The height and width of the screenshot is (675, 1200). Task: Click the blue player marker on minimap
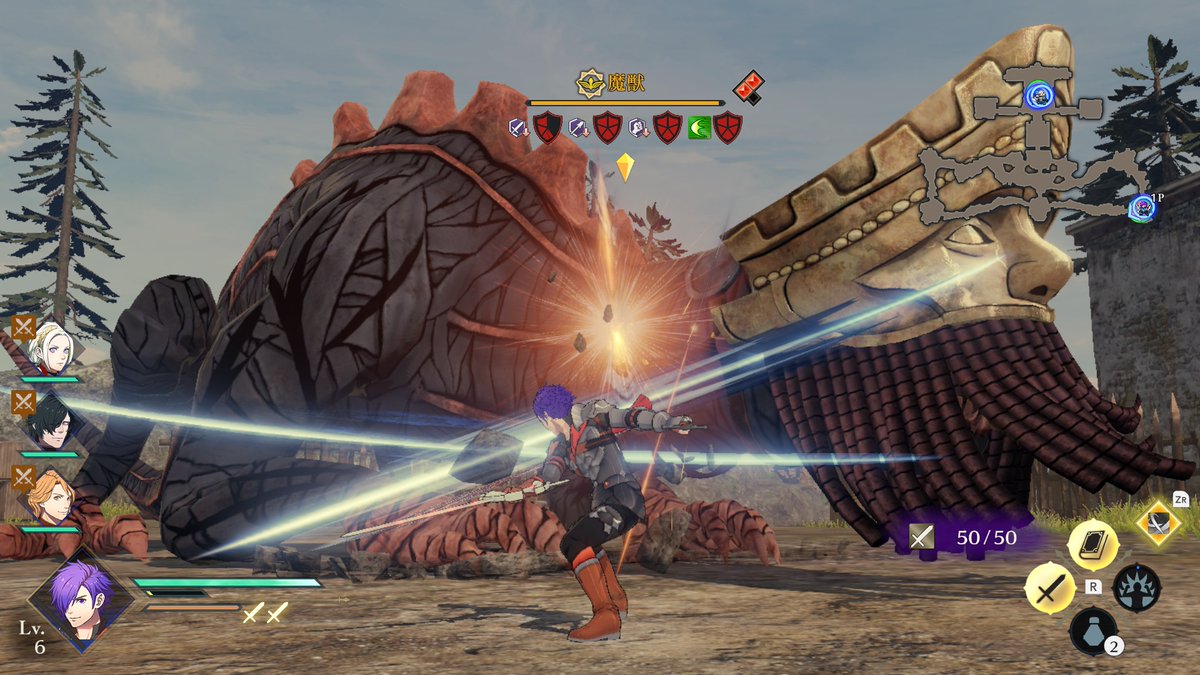click(x=1142, y=207)
